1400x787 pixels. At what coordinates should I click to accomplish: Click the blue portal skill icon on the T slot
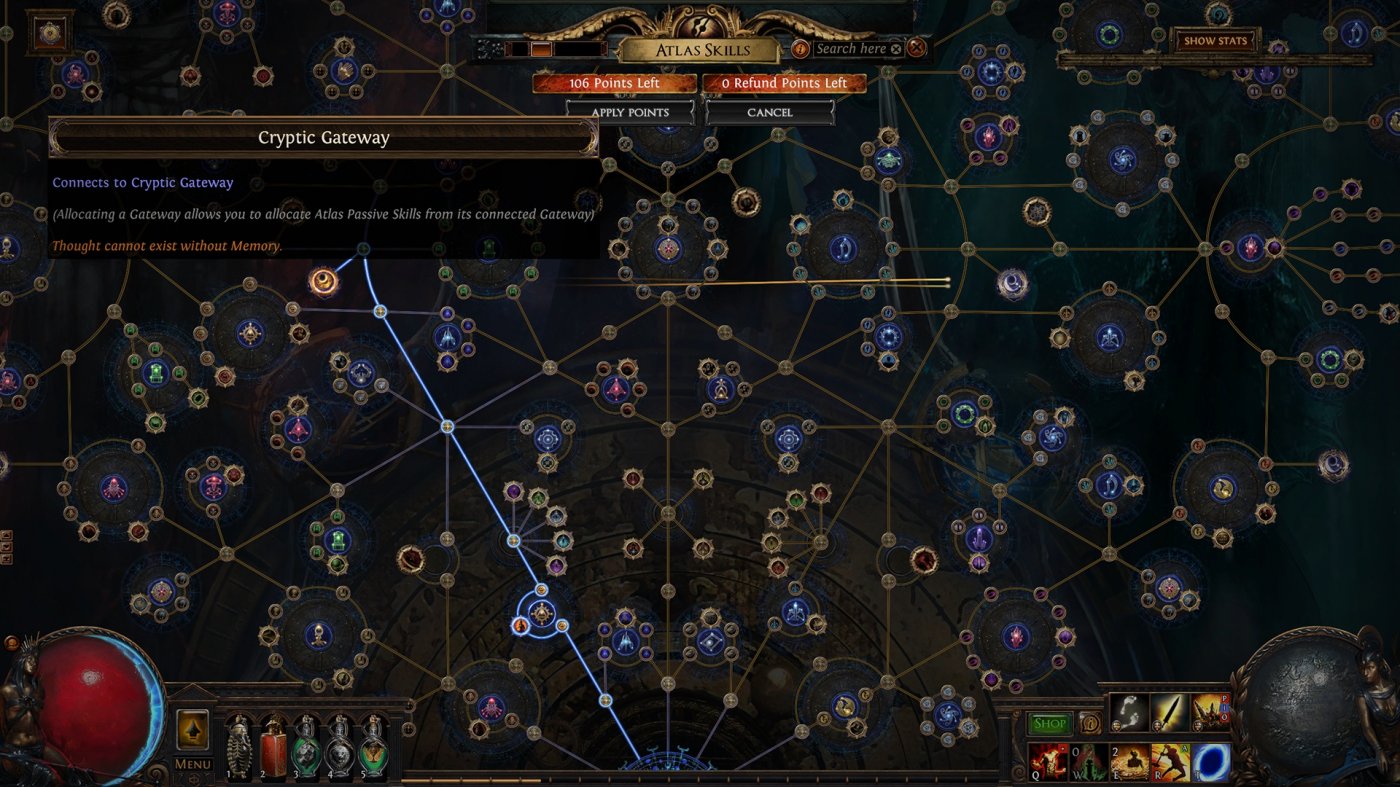(1209, 761)
